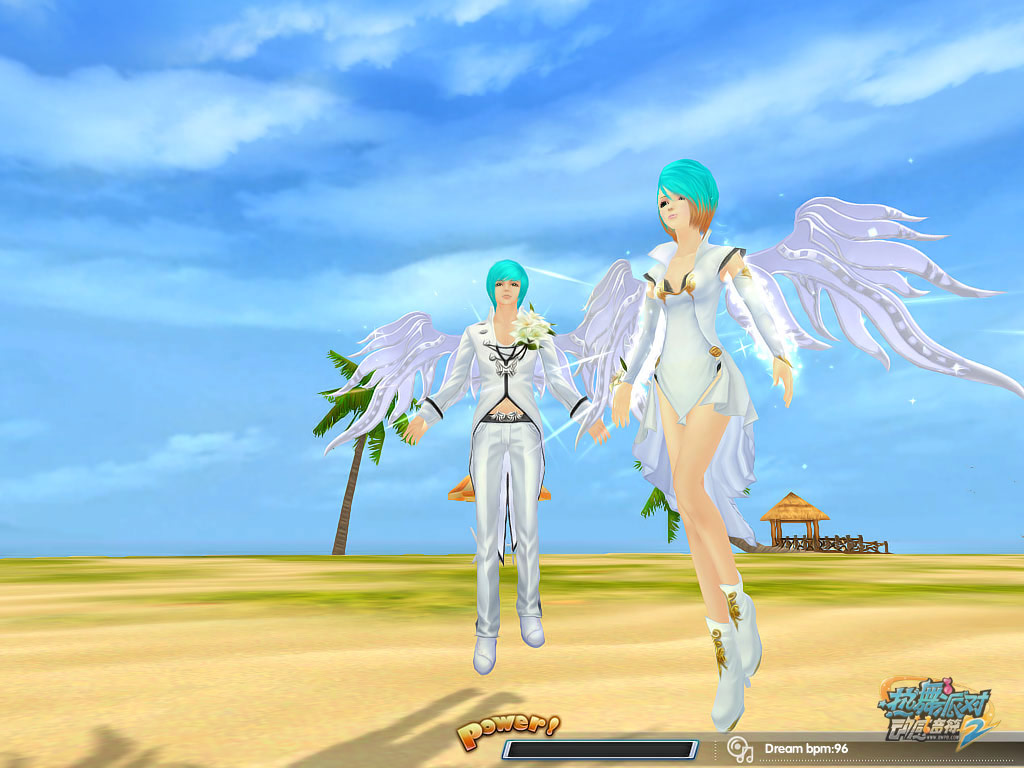Image resolution: width=1024 pixels, height=768 pixels.
Task: Click the music disc icon beside Dream
Action: click(740, 748)
